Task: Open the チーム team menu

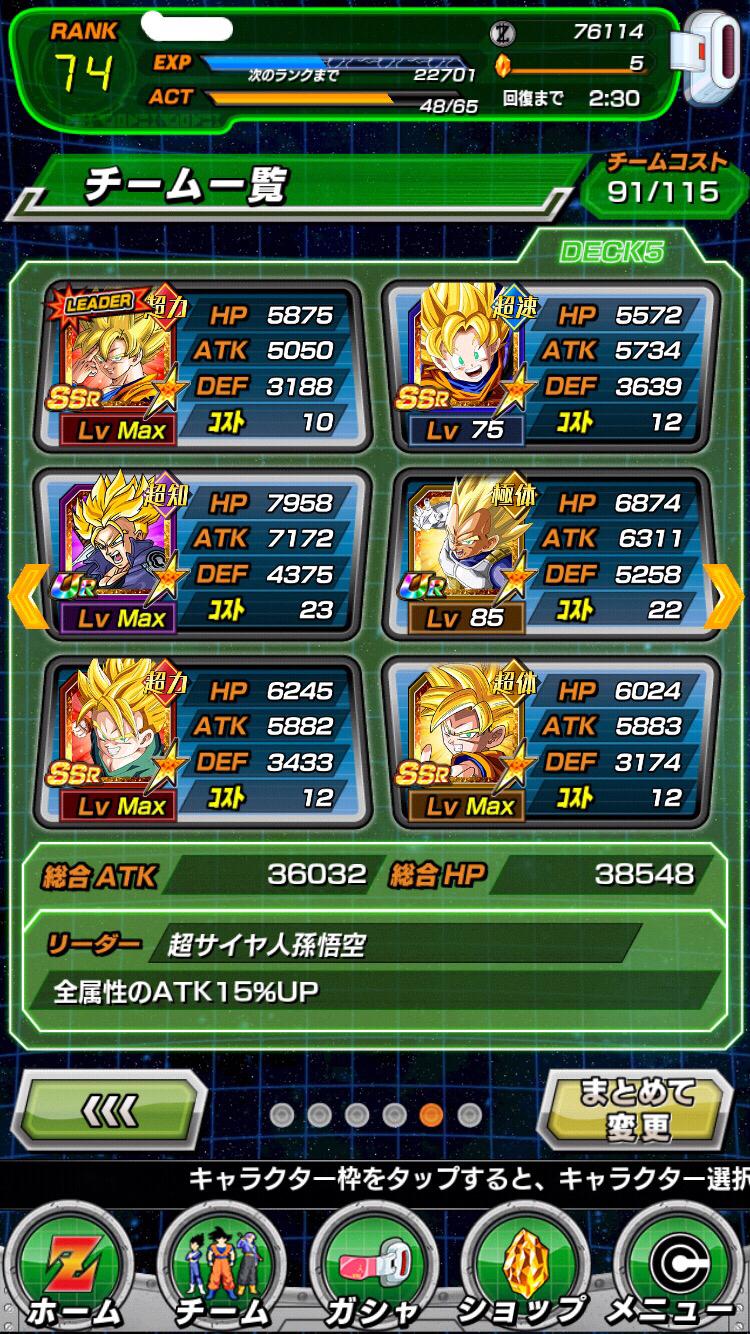Action: point(222,1268)
